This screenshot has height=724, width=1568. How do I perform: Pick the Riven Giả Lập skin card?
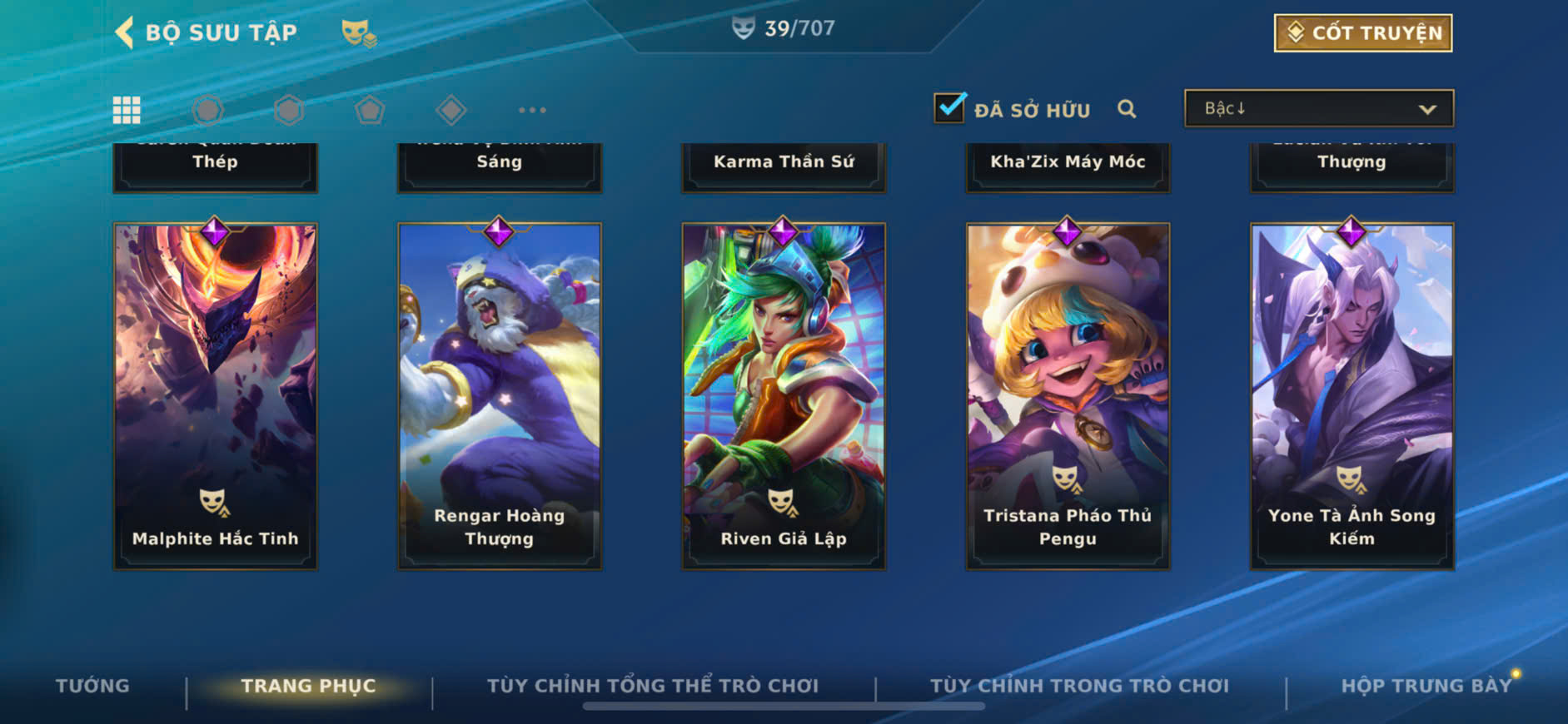pyautogui.click(x=784, y=395)
